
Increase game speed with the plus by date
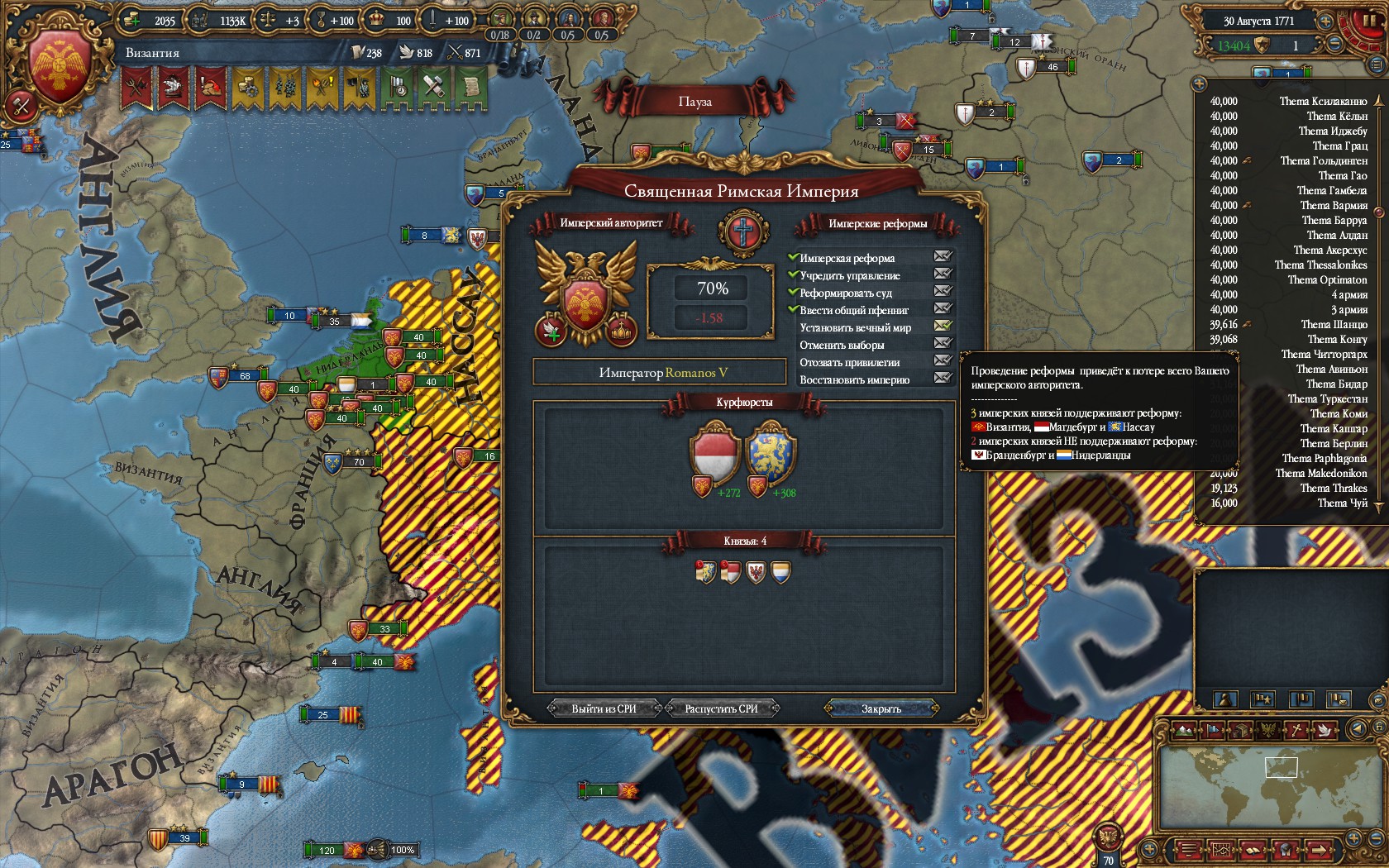(x=1325, y=21)
